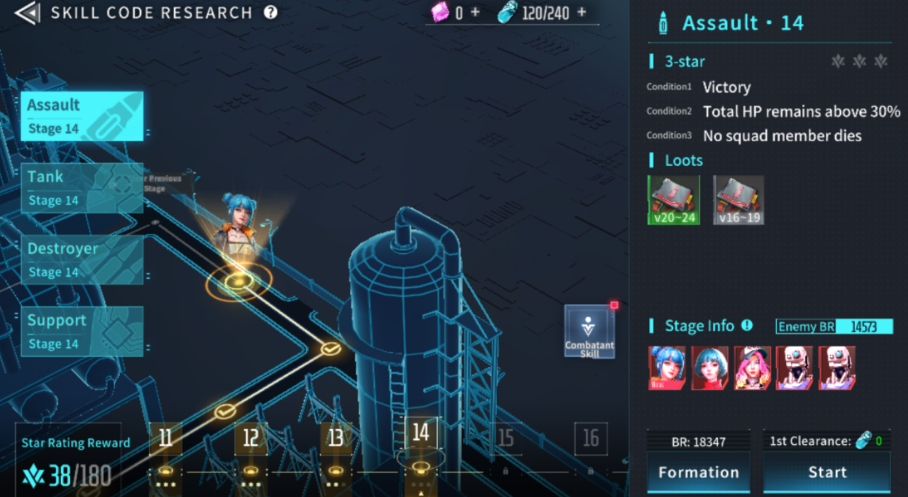This screenshot has width=908, height=497.
Task: Add more pink gem currency
Action: (475, 13)
